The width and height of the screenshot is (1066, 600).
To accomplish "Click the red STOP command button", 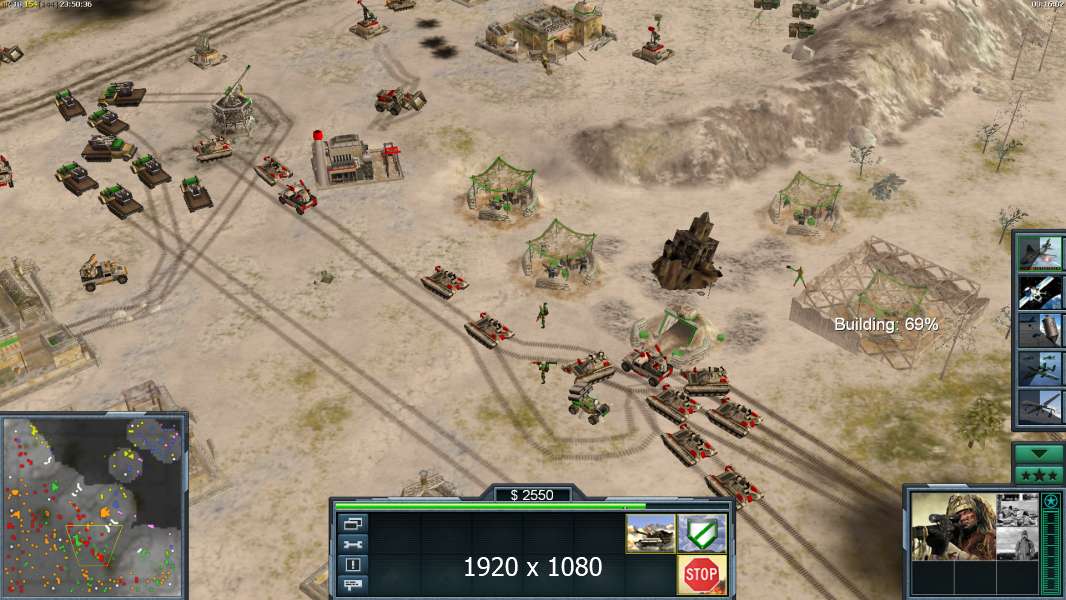I will click(x=702, y=574).
